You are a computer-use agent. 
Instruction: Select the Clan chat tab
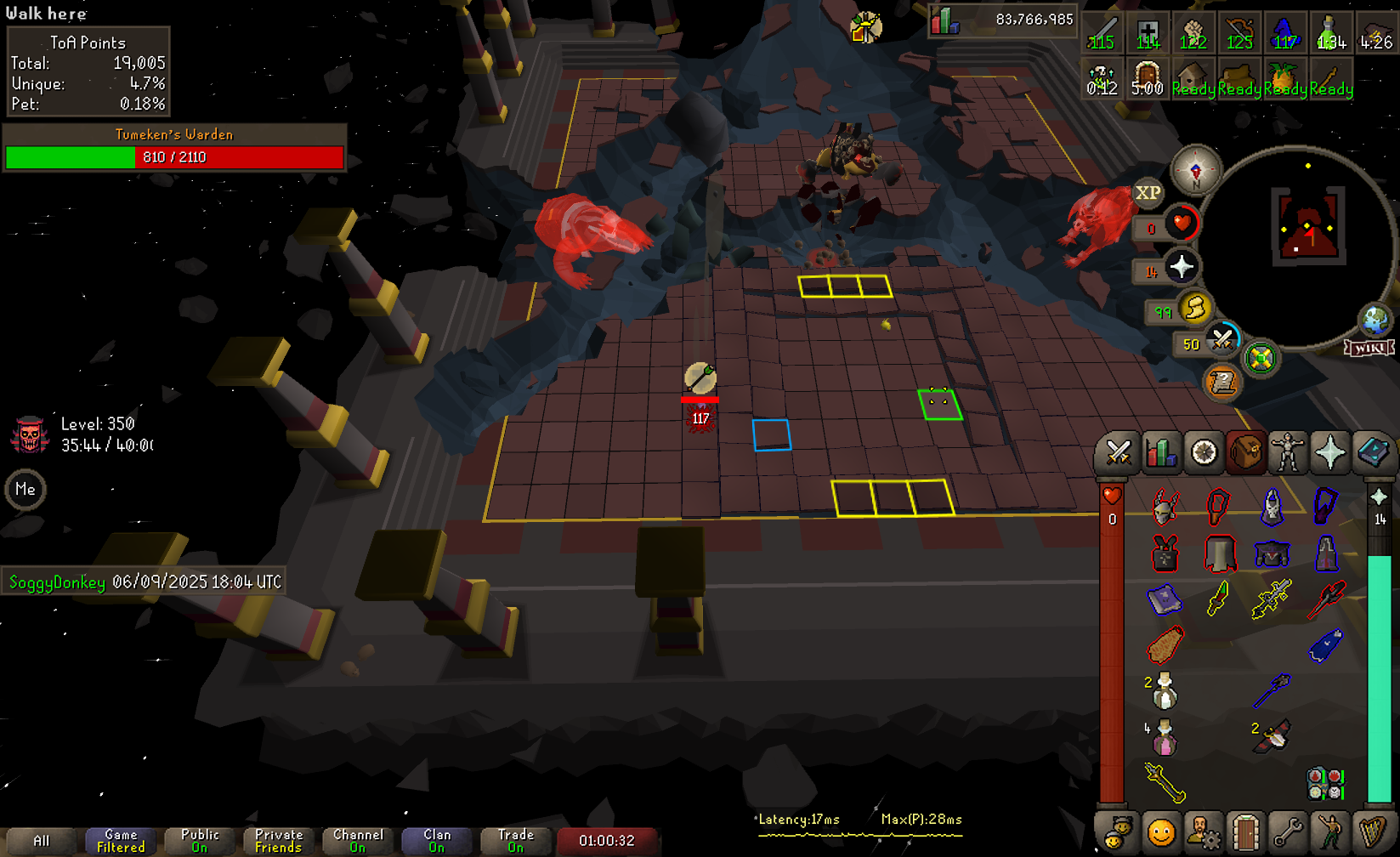coord(437,841)
